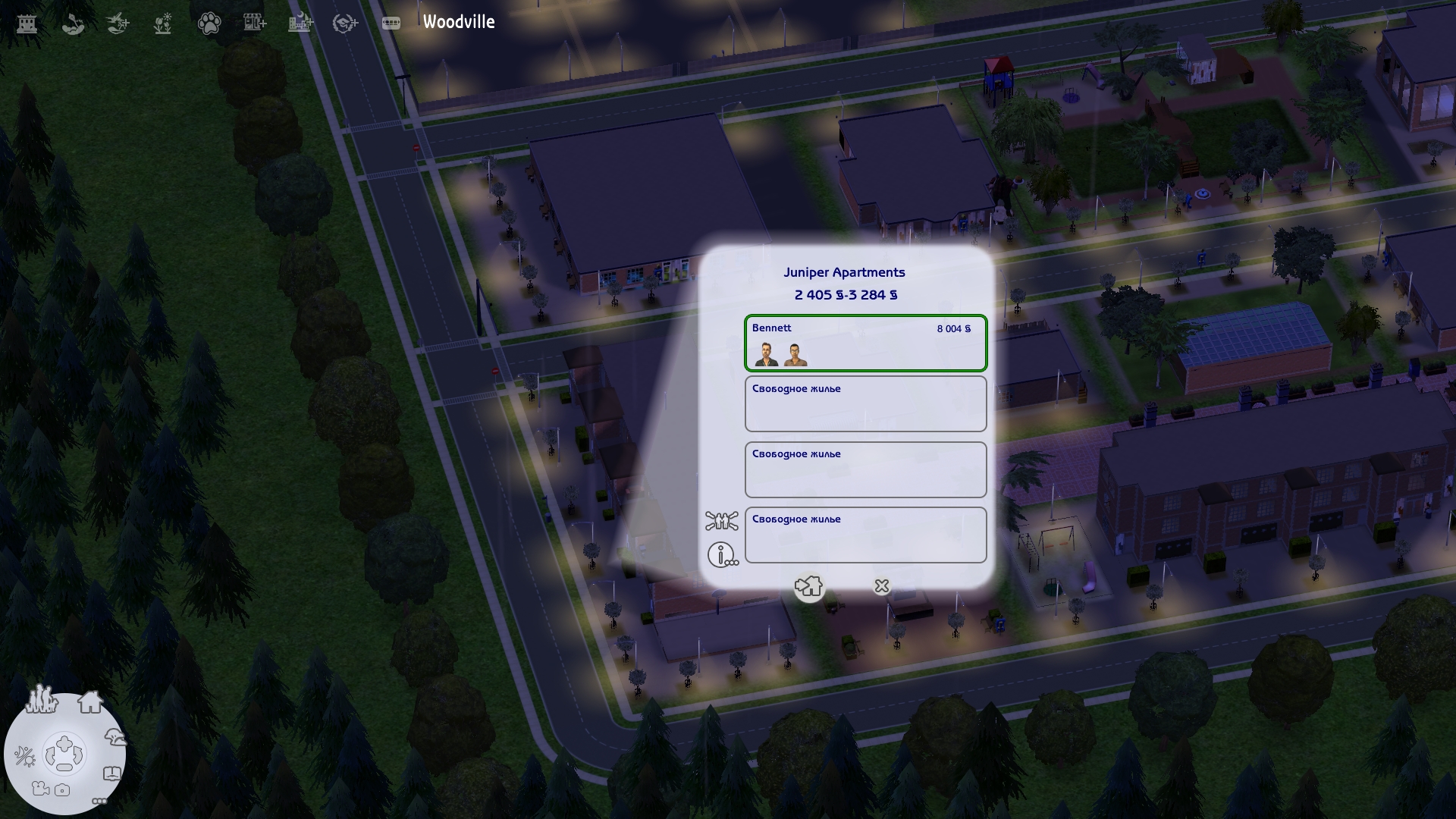Image resolution: width=1456 pixels, height=819 pixels.
Task: Click the paw icon in the top toolbar
Action: pyautogui.click(x=209, y=24)
